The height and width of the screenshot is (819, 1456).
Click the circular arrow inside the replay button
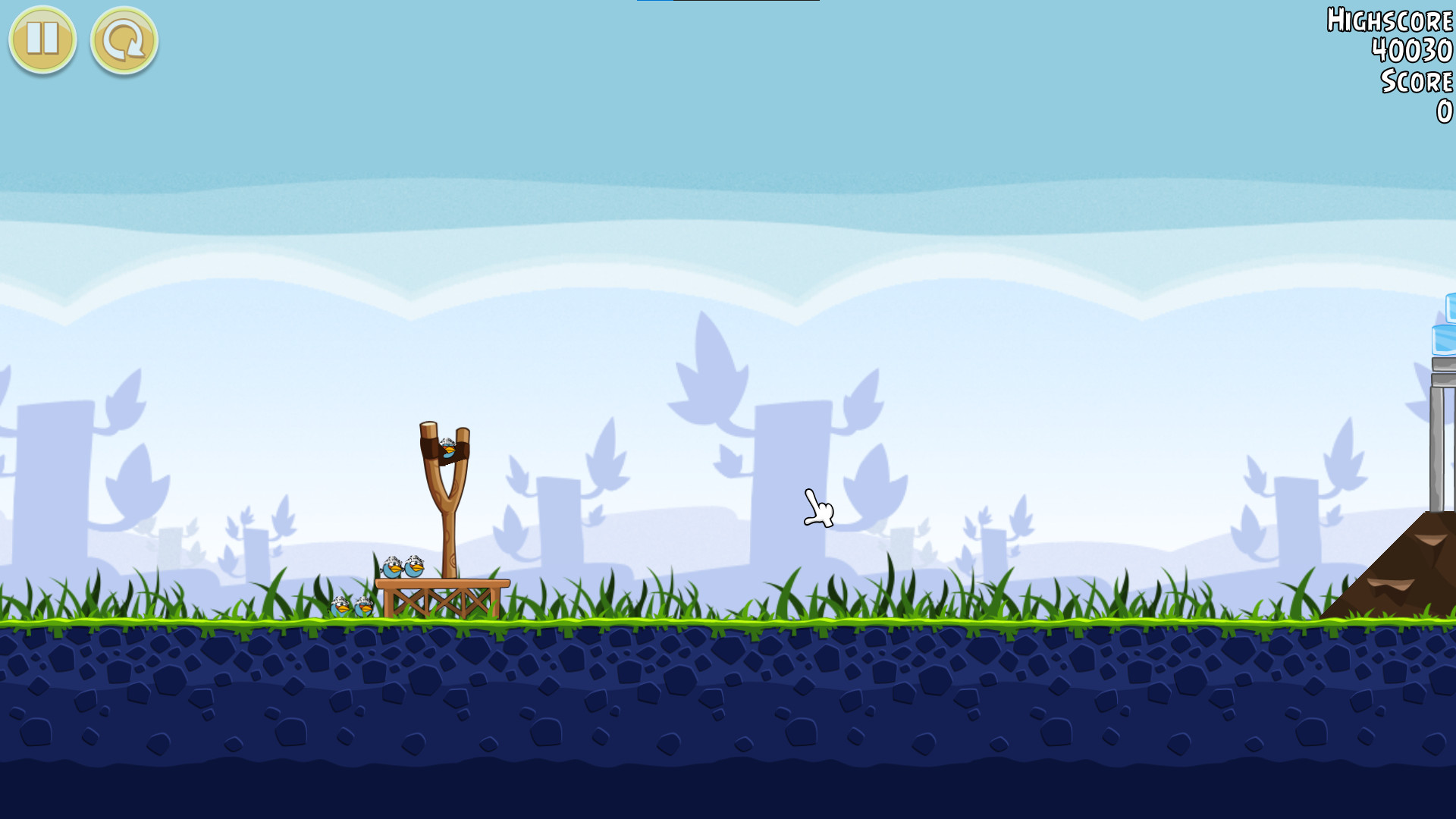click(123, 41)
